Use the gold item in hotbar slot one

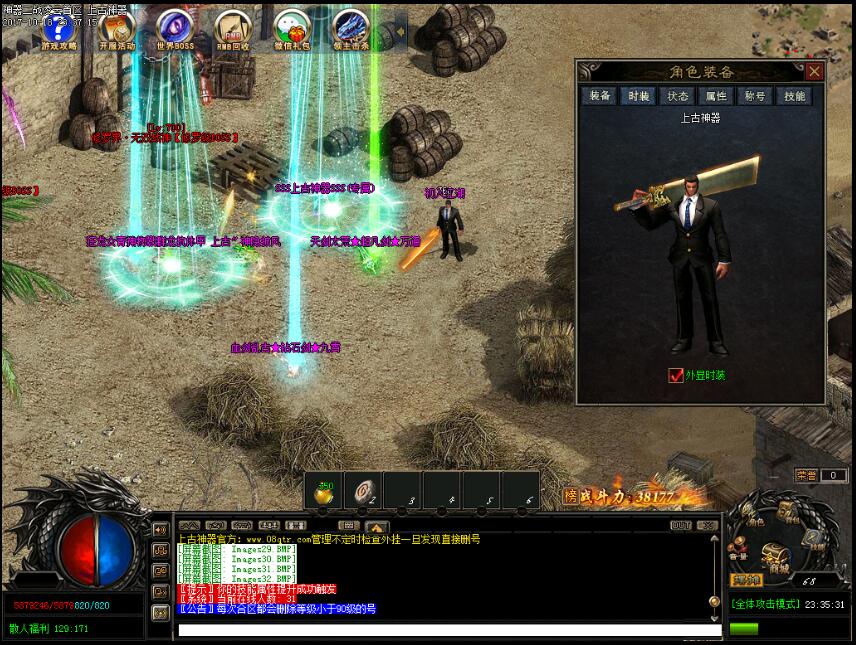pos(325,491)
